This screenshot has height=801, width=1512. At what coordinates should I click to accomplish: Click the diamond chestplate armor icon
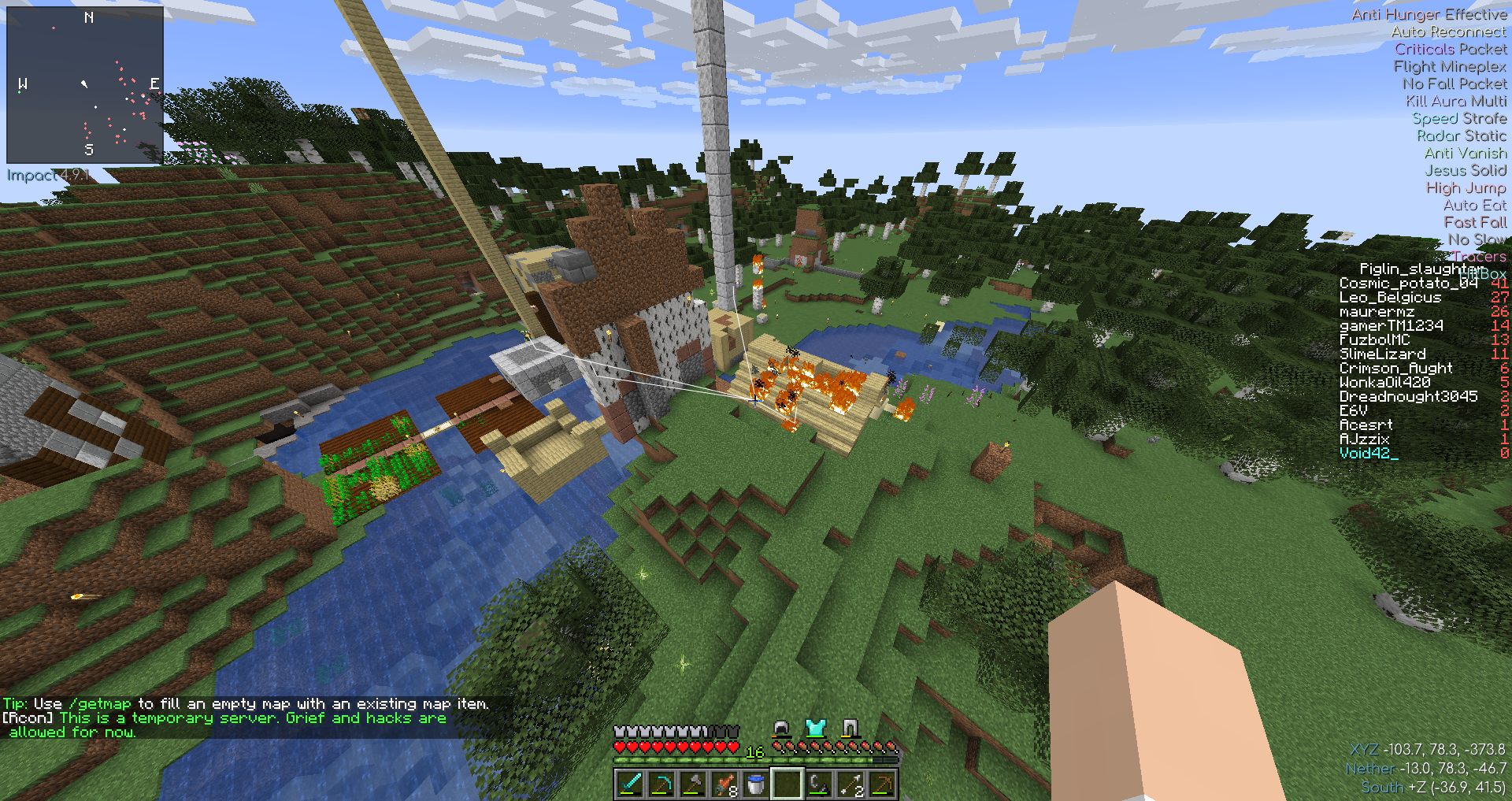(x=815, y=728)
